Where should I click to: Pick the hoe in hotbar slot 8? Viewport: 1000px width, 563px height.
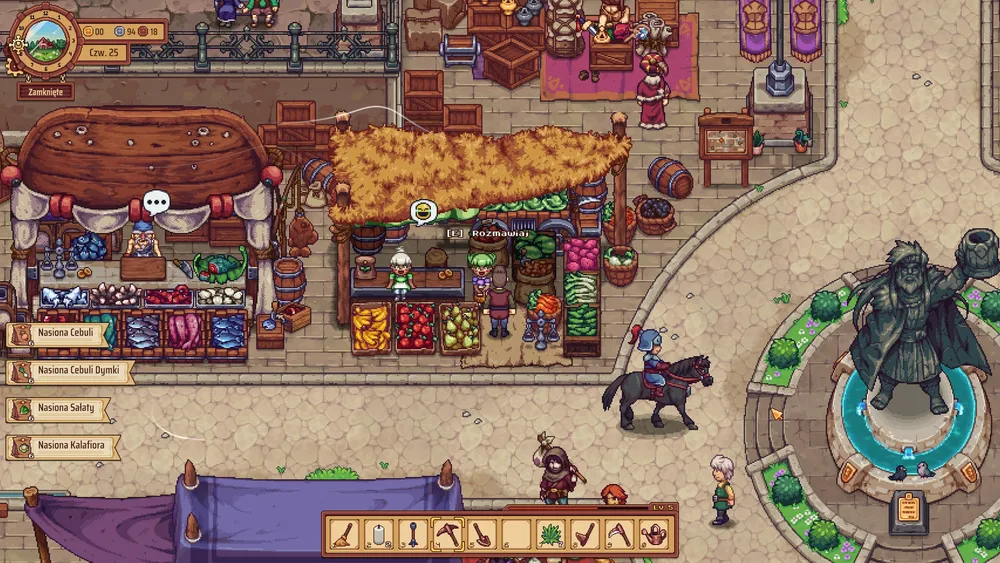point(585,535)
